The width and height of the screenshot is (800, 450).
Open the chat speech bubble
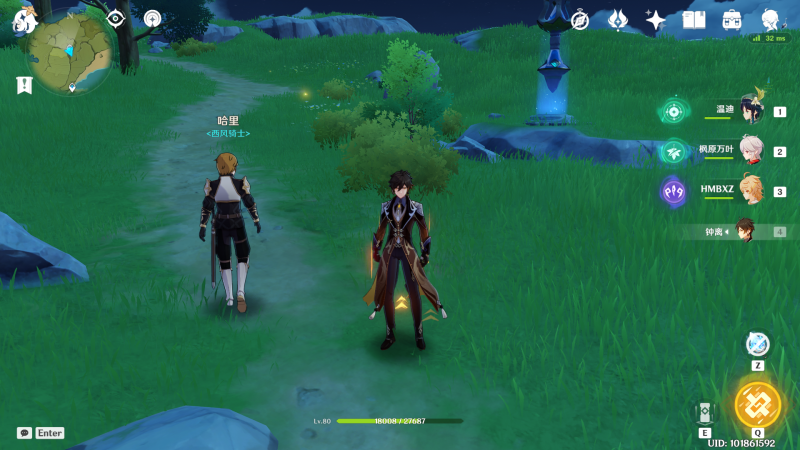click(x=24, y=433)
